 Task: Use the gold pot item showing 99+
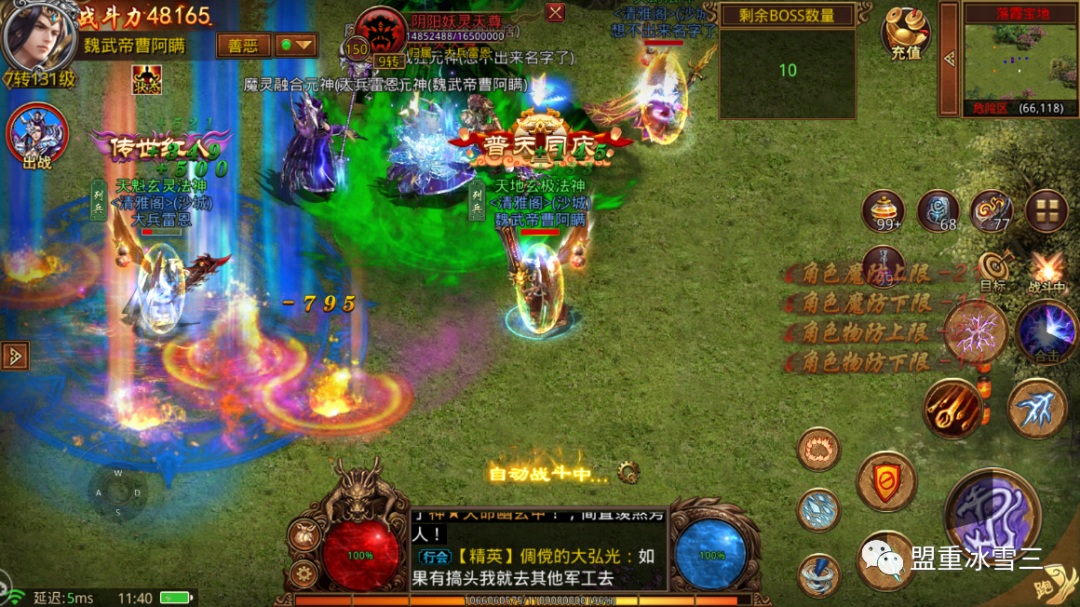pos(883,210)
